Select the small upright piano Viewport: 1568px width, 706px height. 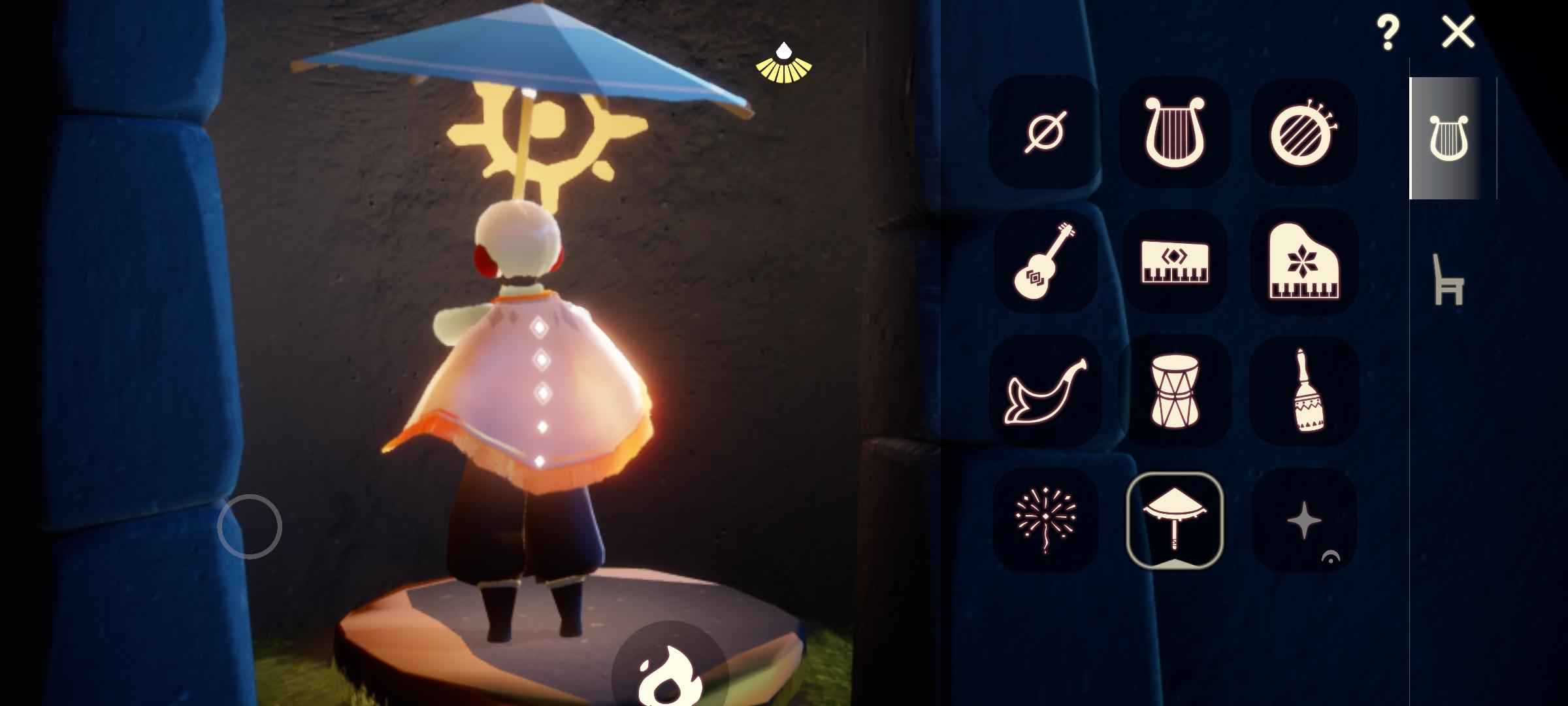tap(1174, 261)
